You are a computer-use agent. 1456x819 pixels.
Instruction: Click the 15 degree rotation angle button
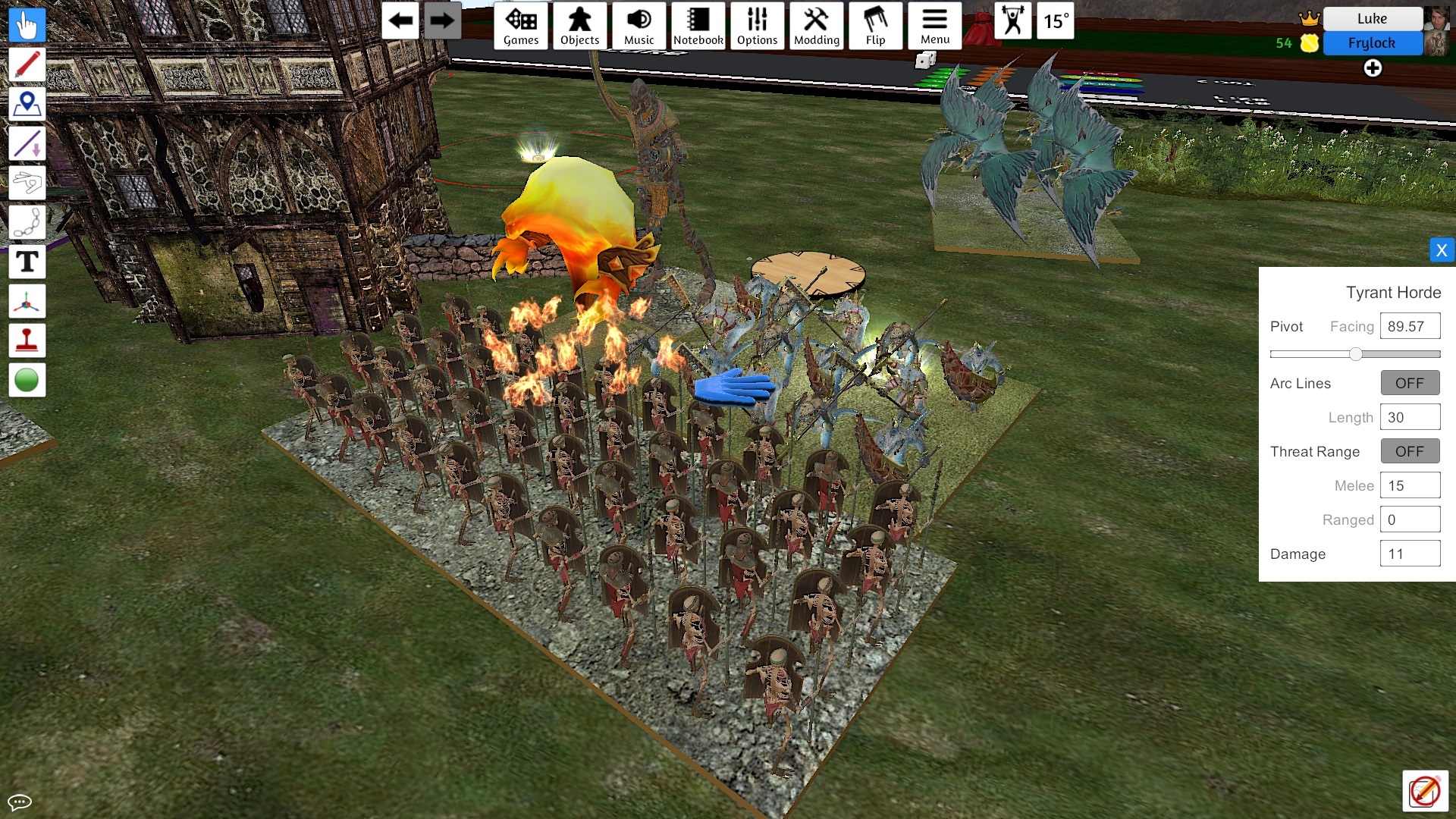pyautogui.click(x=1056, y=21)
